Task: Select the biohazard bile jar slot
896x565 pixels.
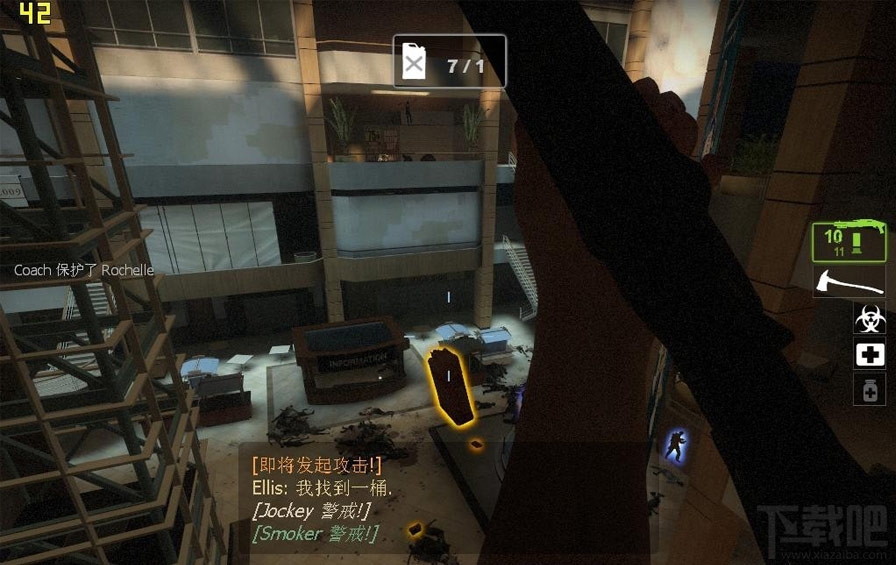Action: [x=869, y=320]
